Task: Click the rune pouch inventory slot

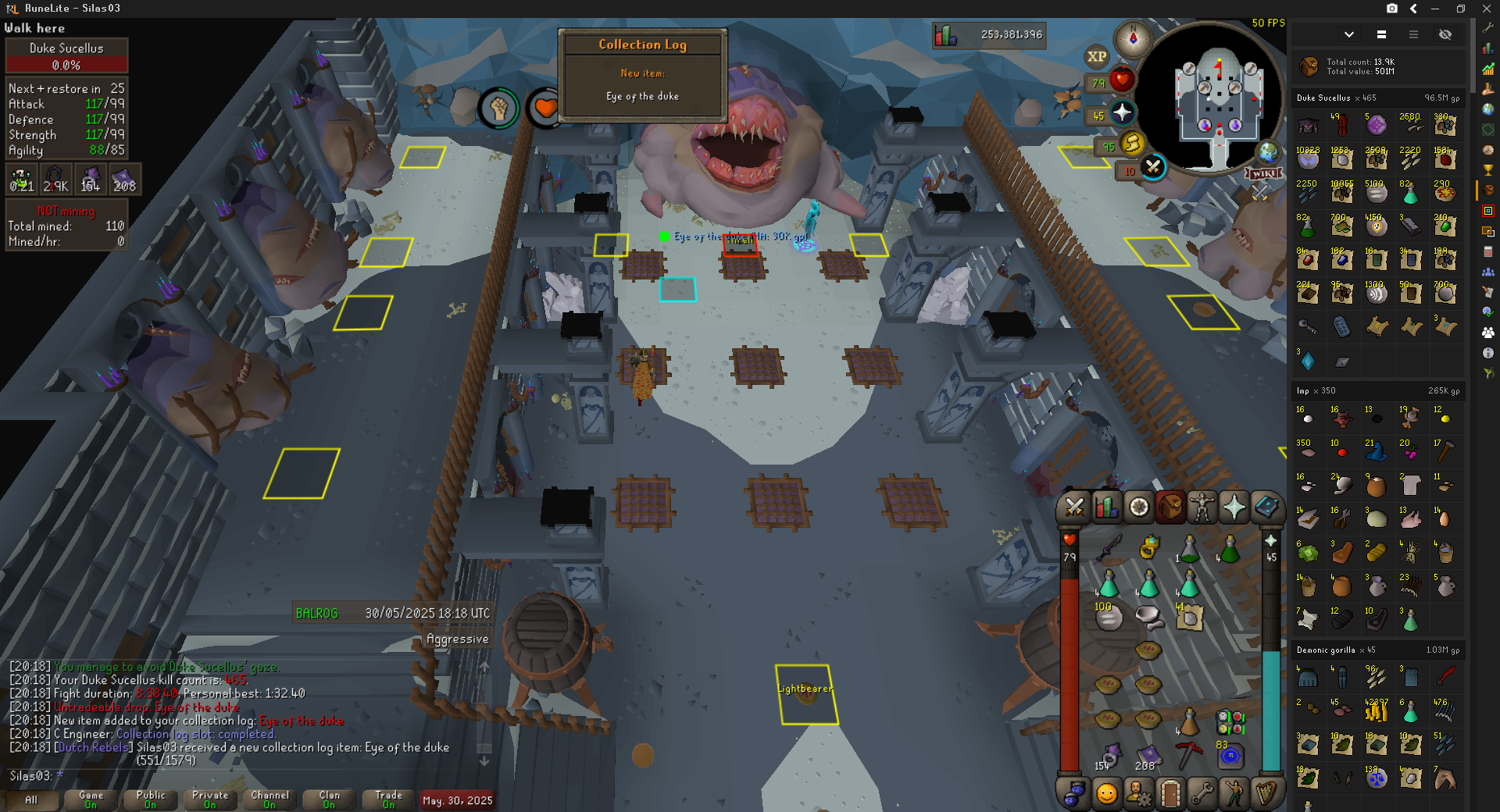Action: 1230,722
